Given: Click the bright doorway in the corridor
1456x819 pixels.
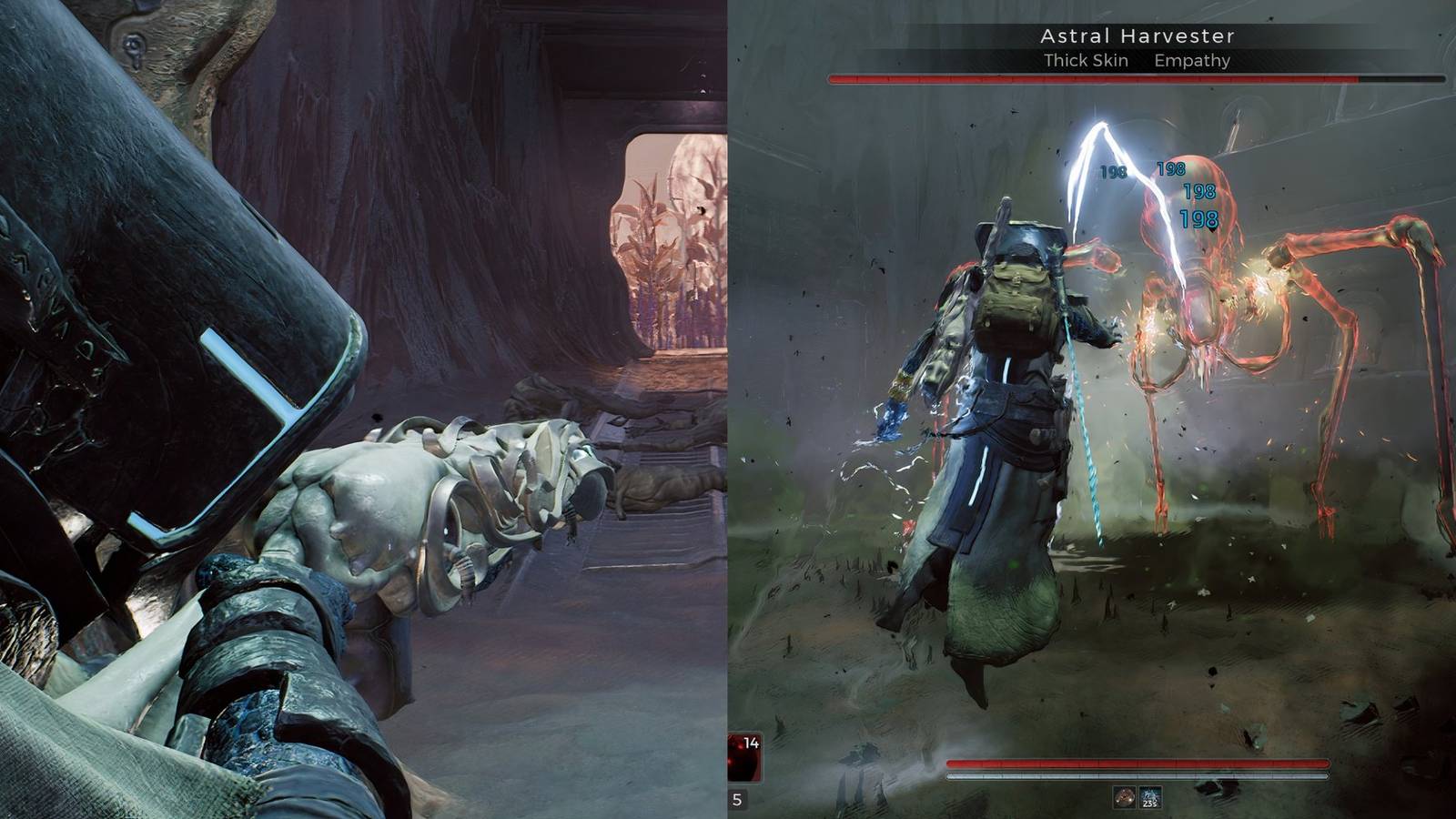Looking at the screenshot, I should [657, 246].
